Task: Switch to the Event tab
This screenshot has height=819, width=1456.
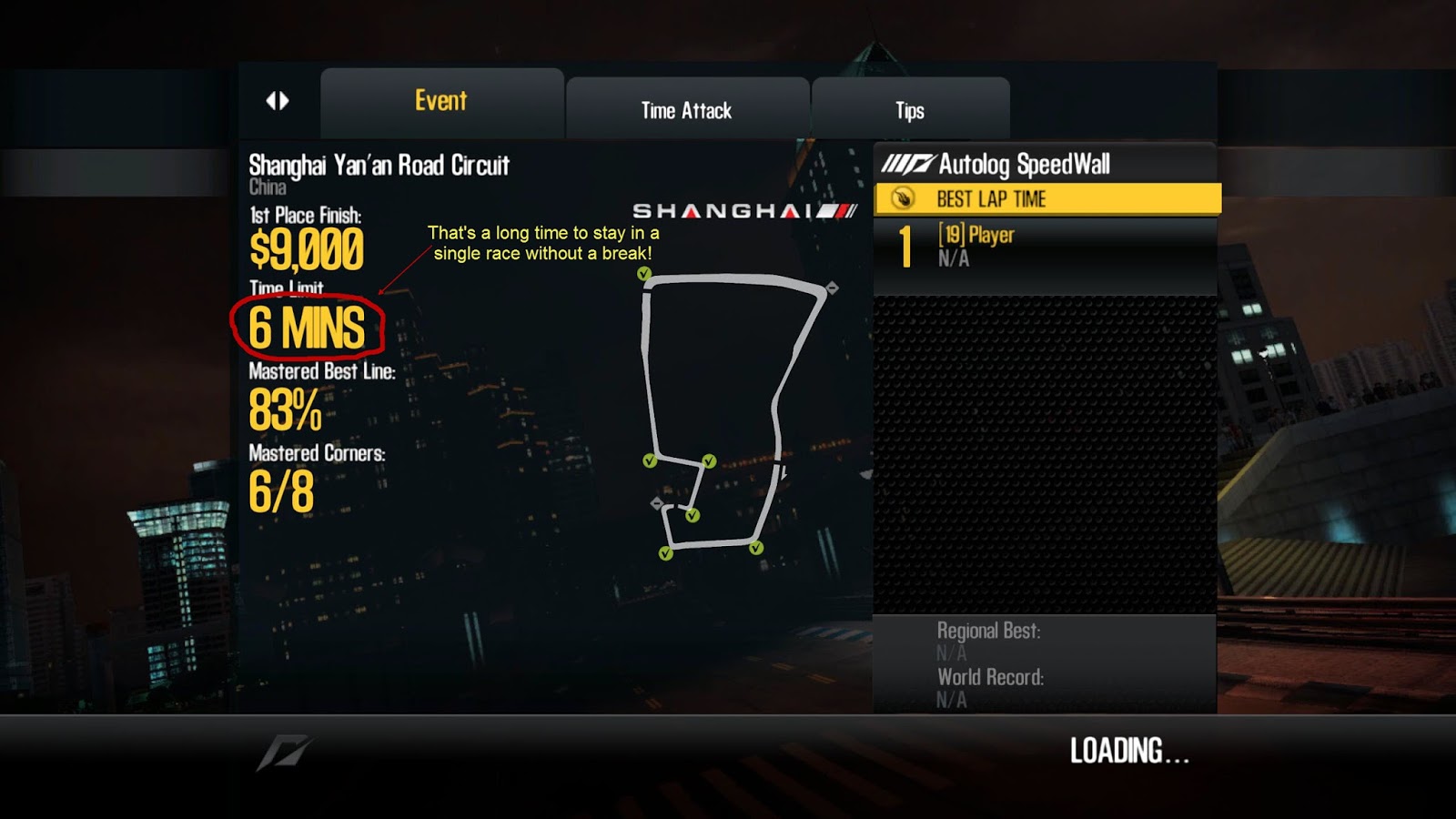Action: pos(441,102)
